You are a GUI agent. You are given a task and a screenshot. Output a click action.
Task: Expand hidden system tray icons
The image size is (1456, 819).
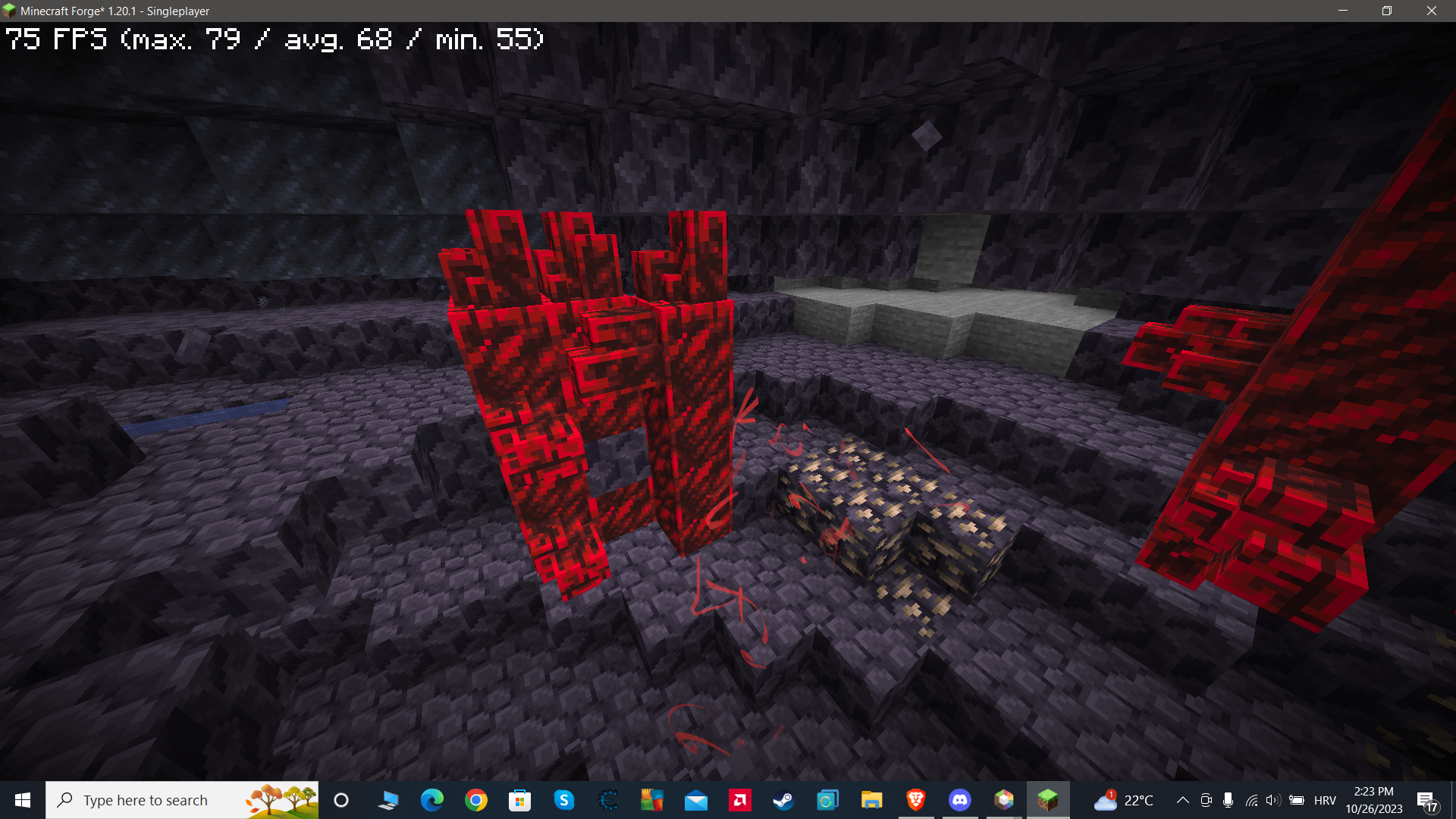[1183, 799]
